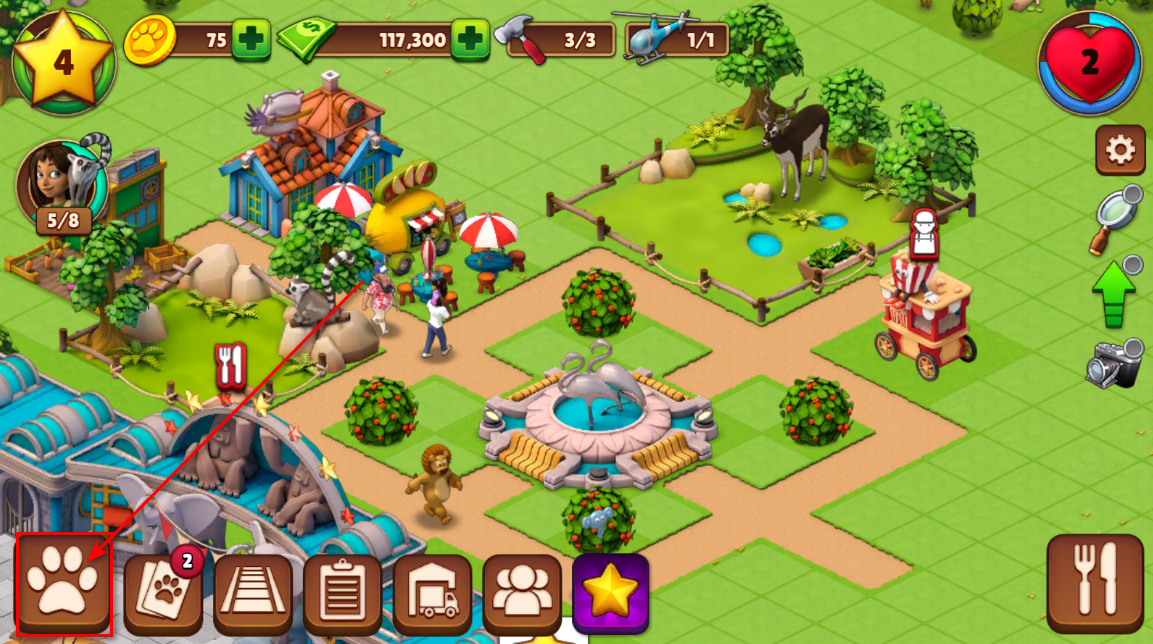Image resolution: width=1153 pixels, height=644 pixels.
Task: Open the gear settings button
Action: [x=1120, y=151]
